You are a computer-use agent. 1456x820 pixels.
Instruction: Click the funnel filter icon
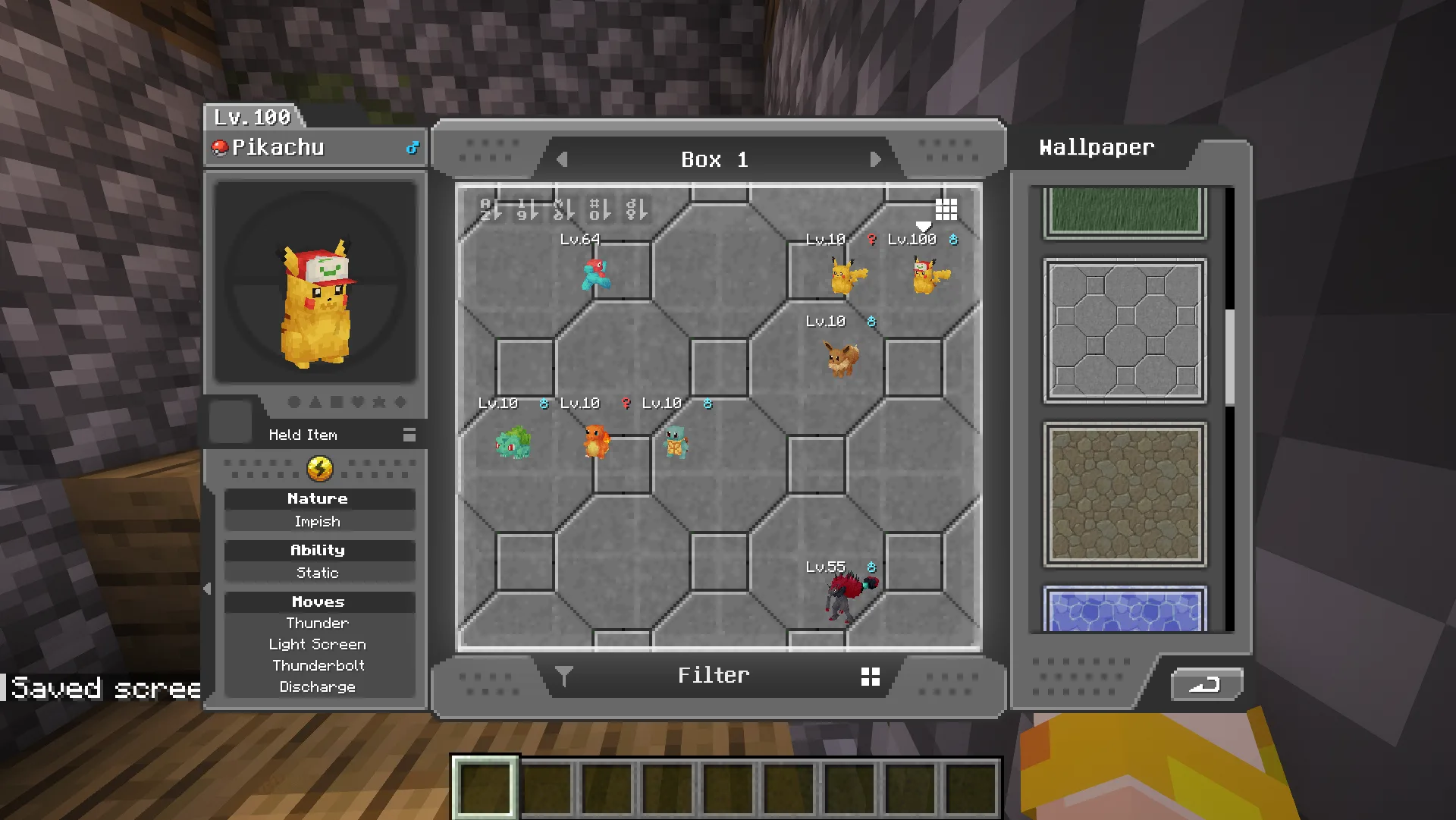(563, 676)
